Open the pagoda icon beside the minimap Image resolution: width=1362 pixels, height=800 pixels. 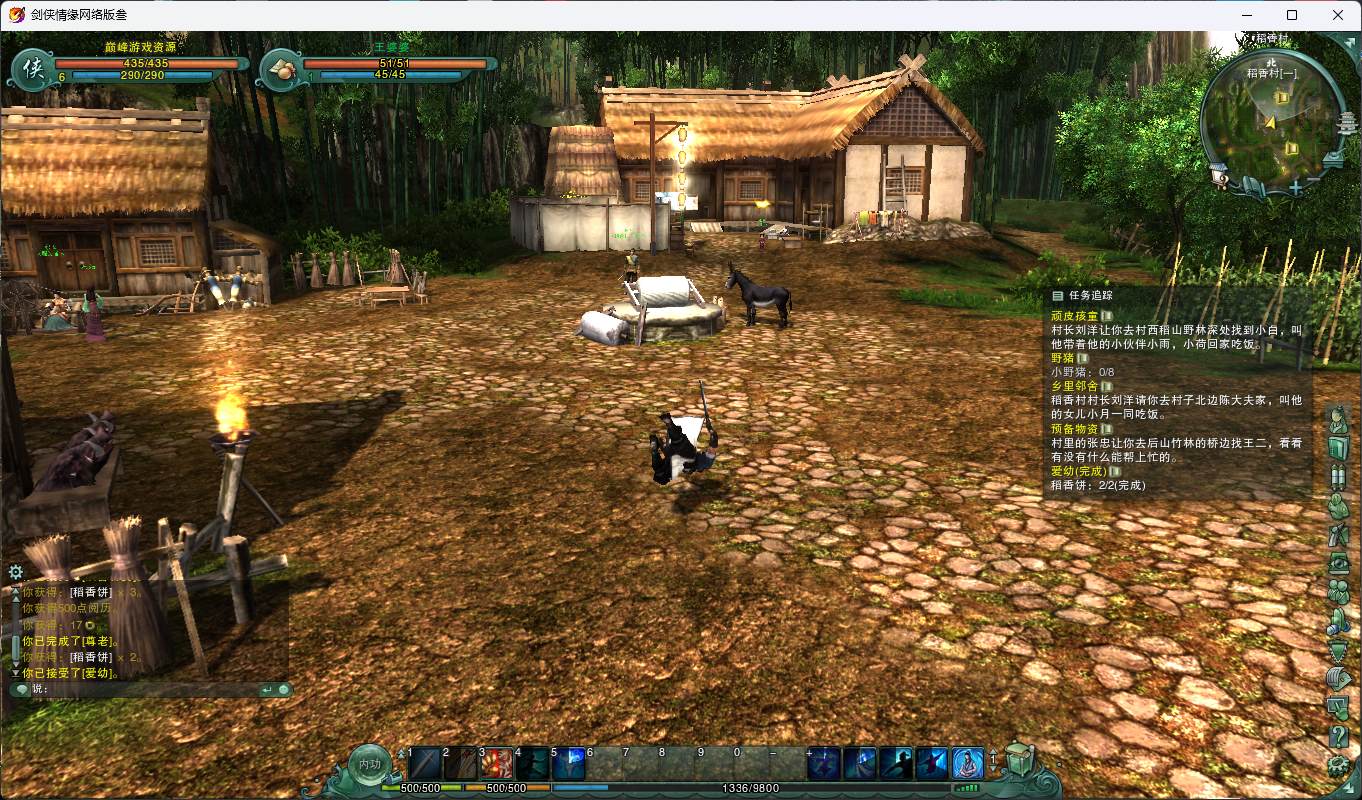coord(1346,125)
